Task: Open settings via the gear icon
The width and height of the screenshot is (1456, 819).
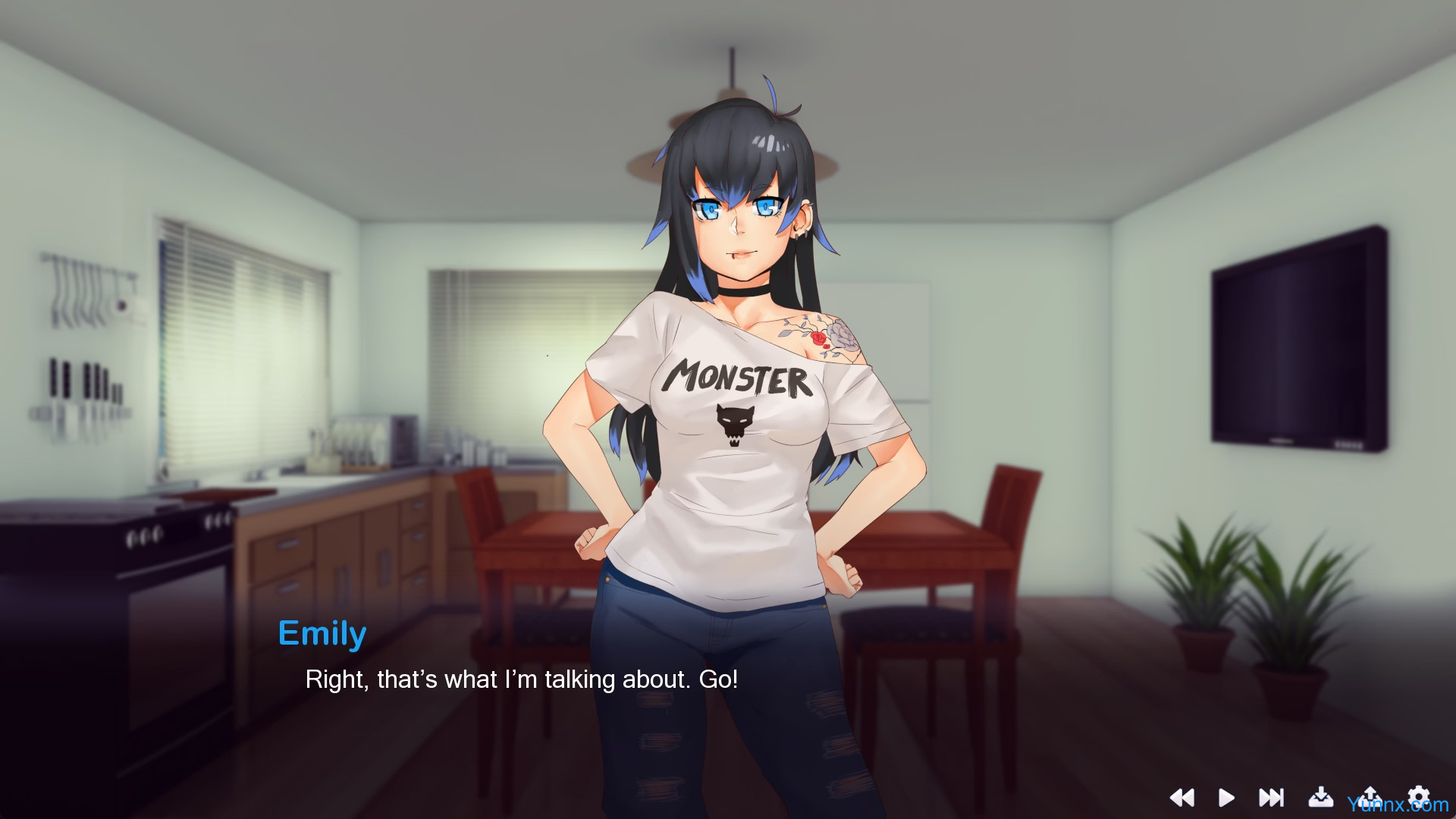Action: (x=1418, y=795)
